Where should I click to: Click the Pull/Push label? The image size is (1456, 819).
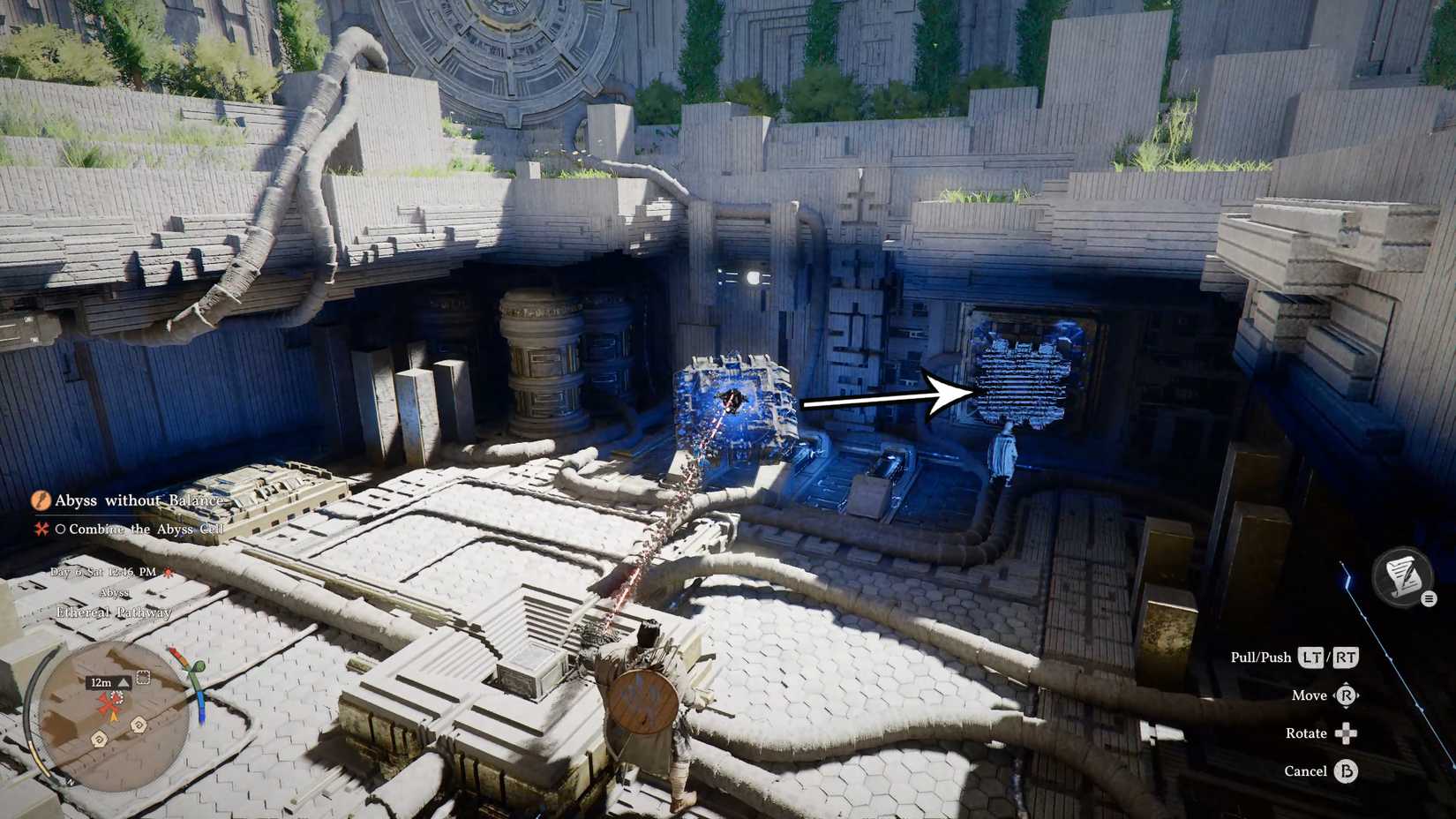(x=1262, y=657)
